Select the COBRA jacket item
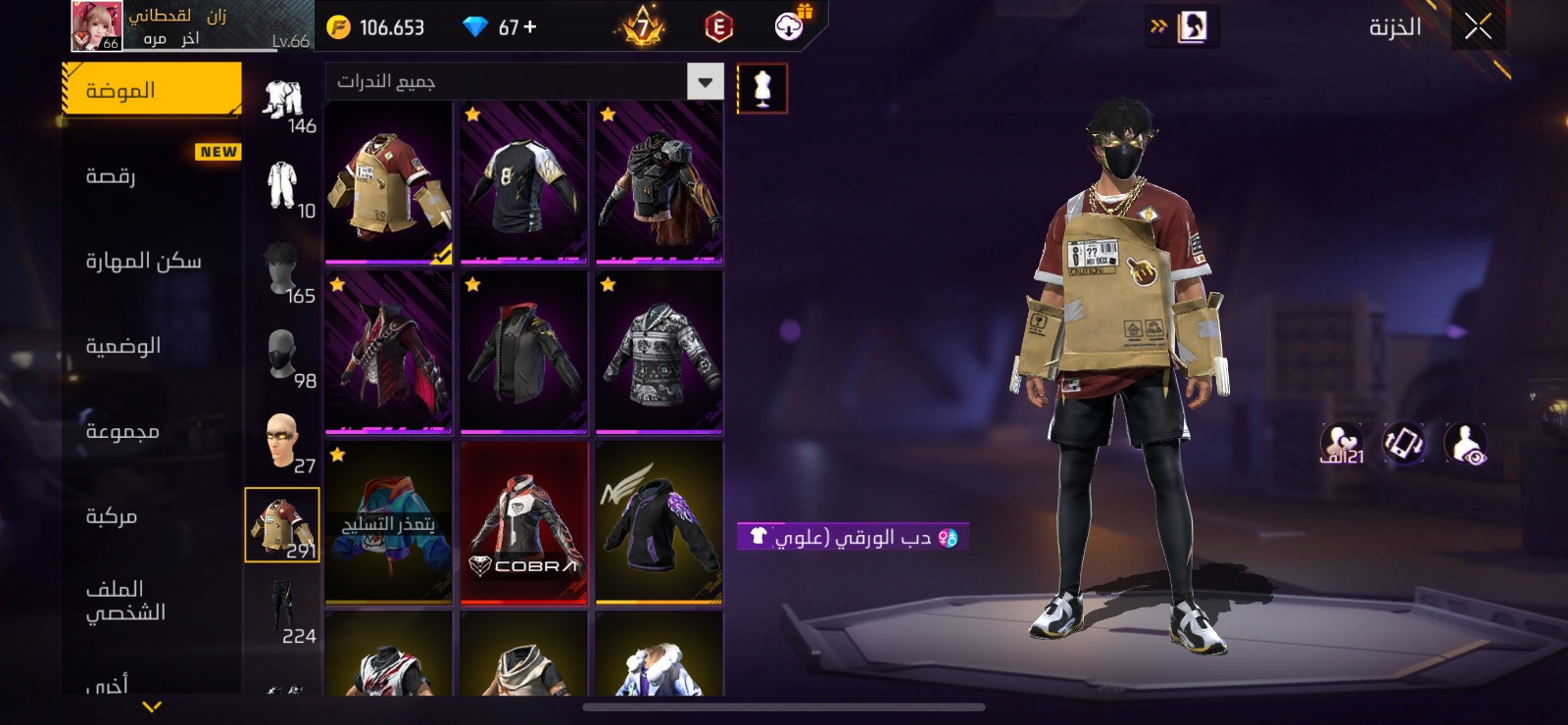Image resolution: width=1568 pixels, height=725 pixels. (523, 523)
